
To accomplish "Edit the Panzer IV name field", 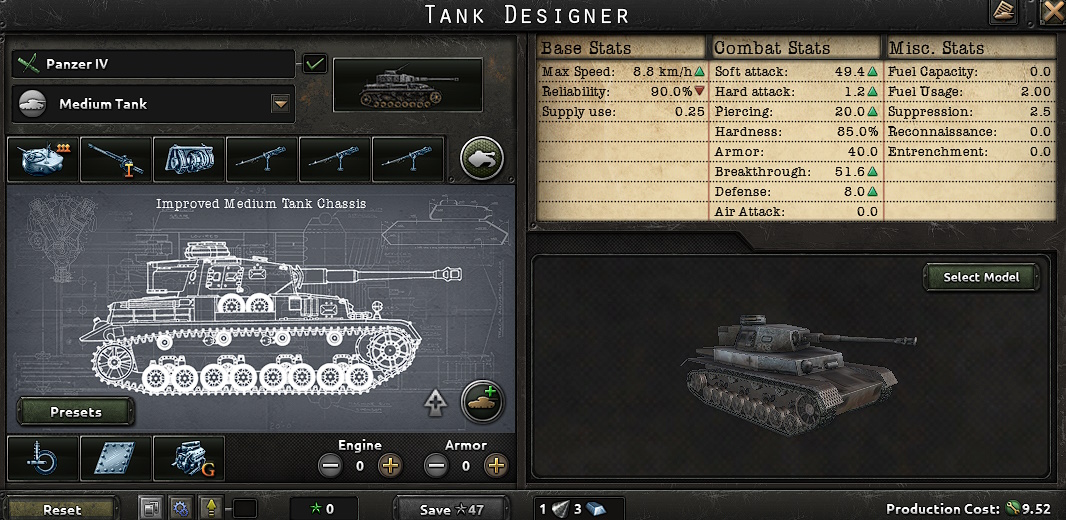I will click(x=155, y=64).
